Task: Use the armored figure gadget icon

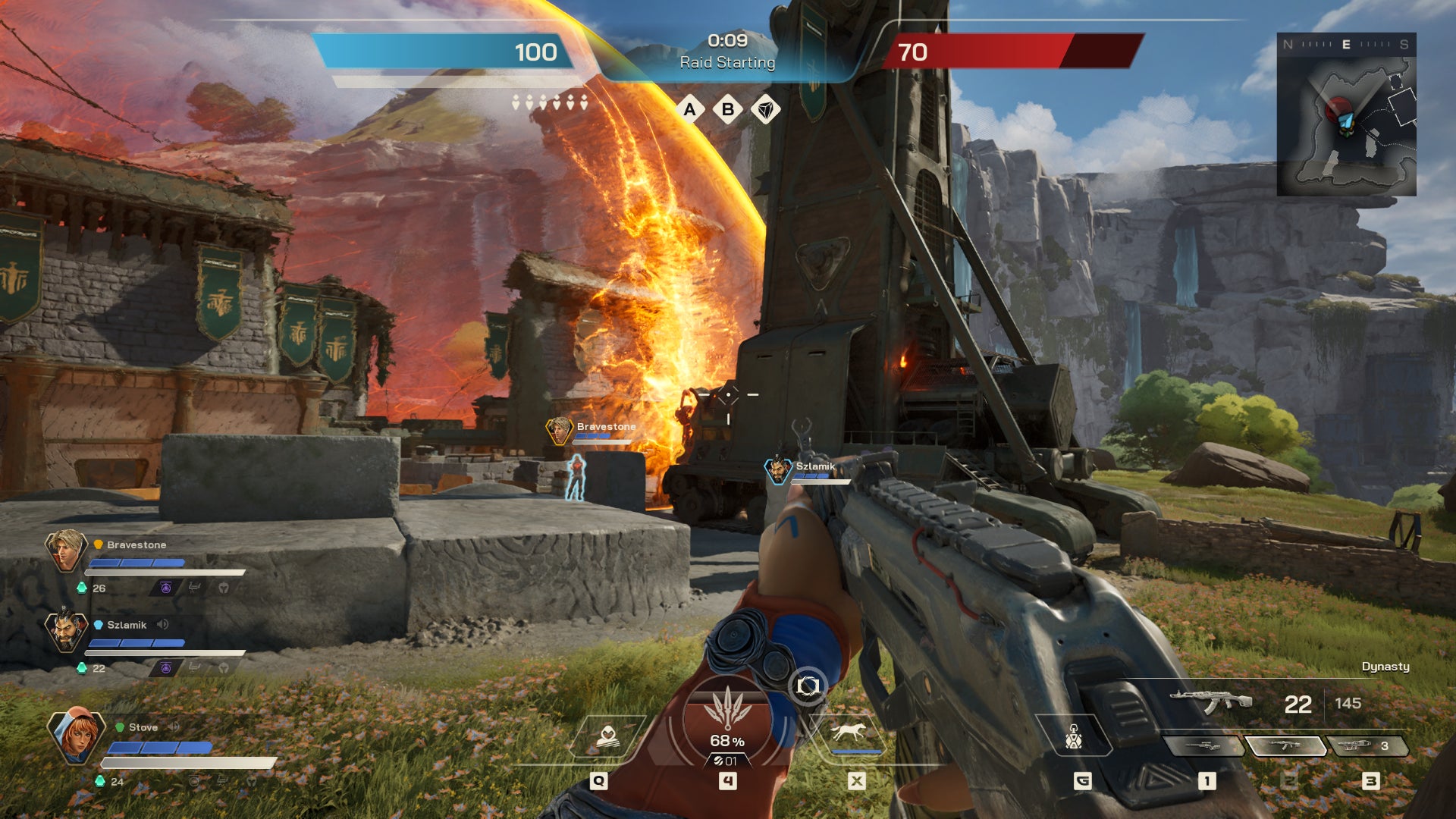Action: point(1073,736)
